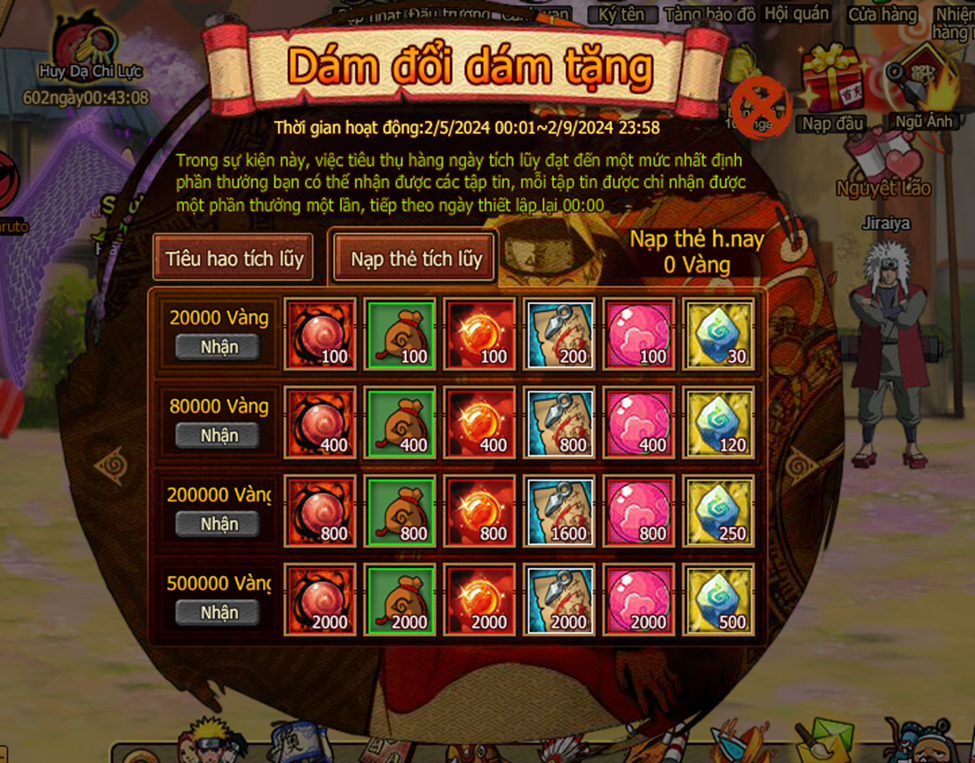Claim the 200000 Vàng reward with Nhận
975x763 pixels.
218,523
